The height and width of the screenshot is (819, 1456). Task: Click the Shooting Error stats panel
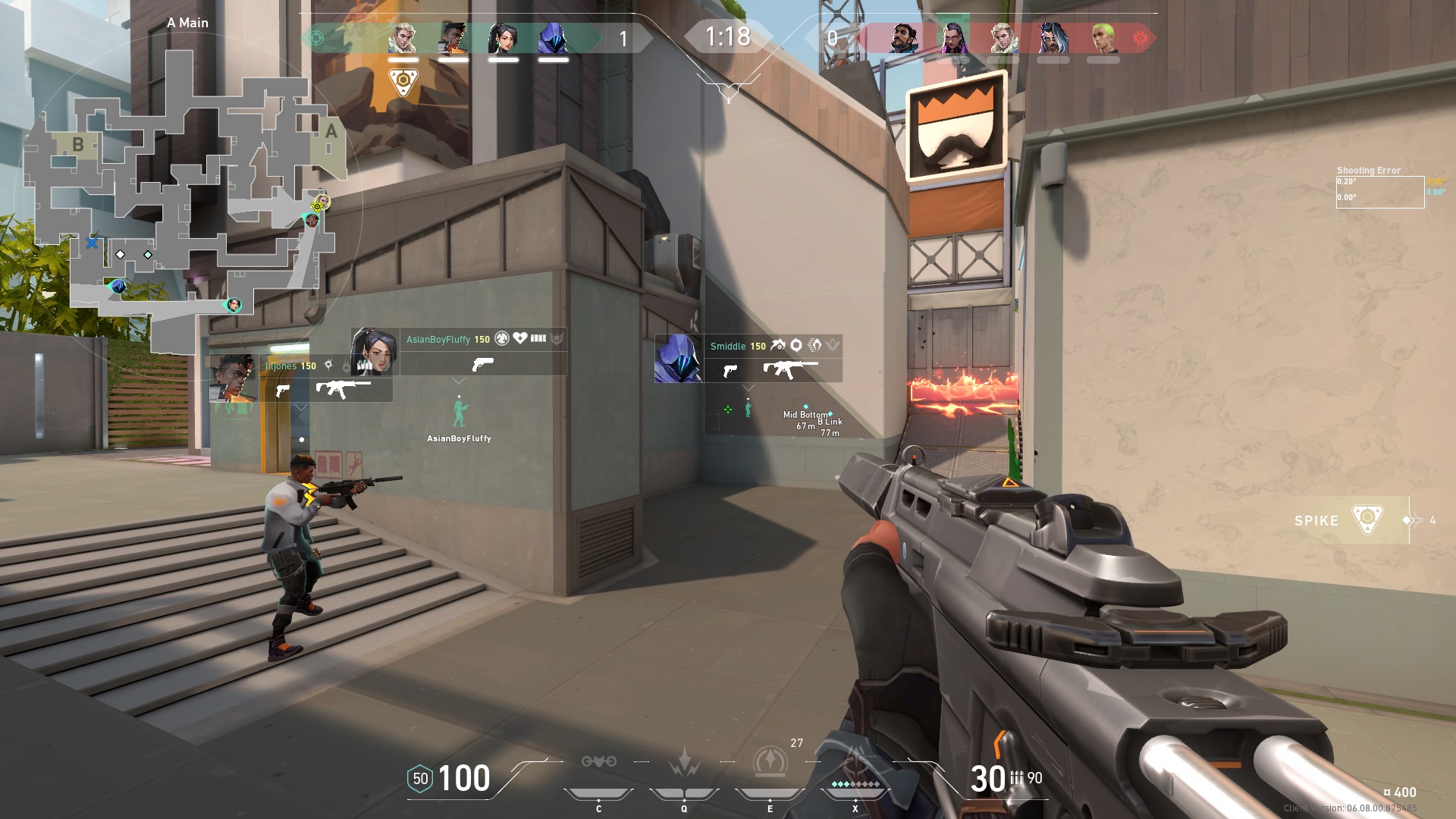tap(1380, 186)
